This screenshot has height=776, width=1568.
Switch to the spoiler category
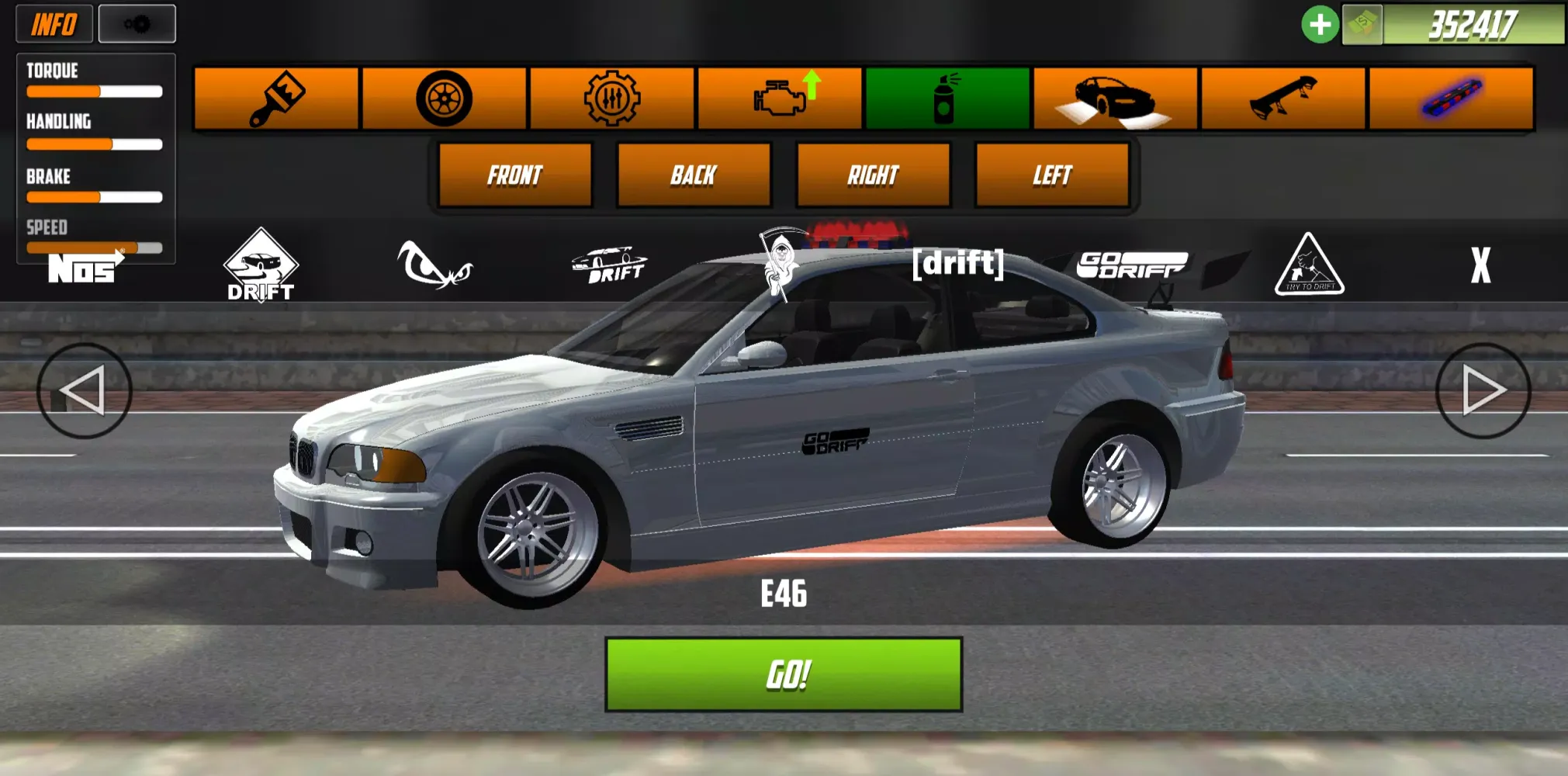click(1283, 99)
